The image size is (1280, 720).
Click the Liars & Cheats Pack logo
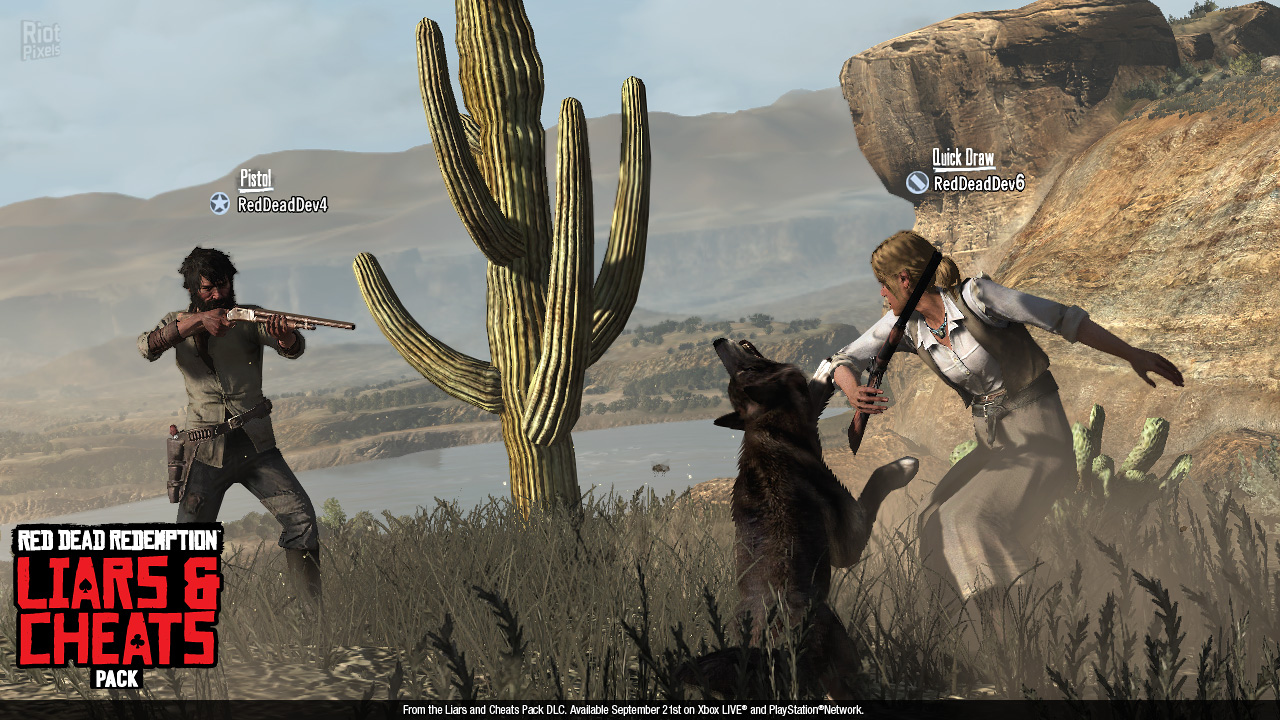coord(118,606)
